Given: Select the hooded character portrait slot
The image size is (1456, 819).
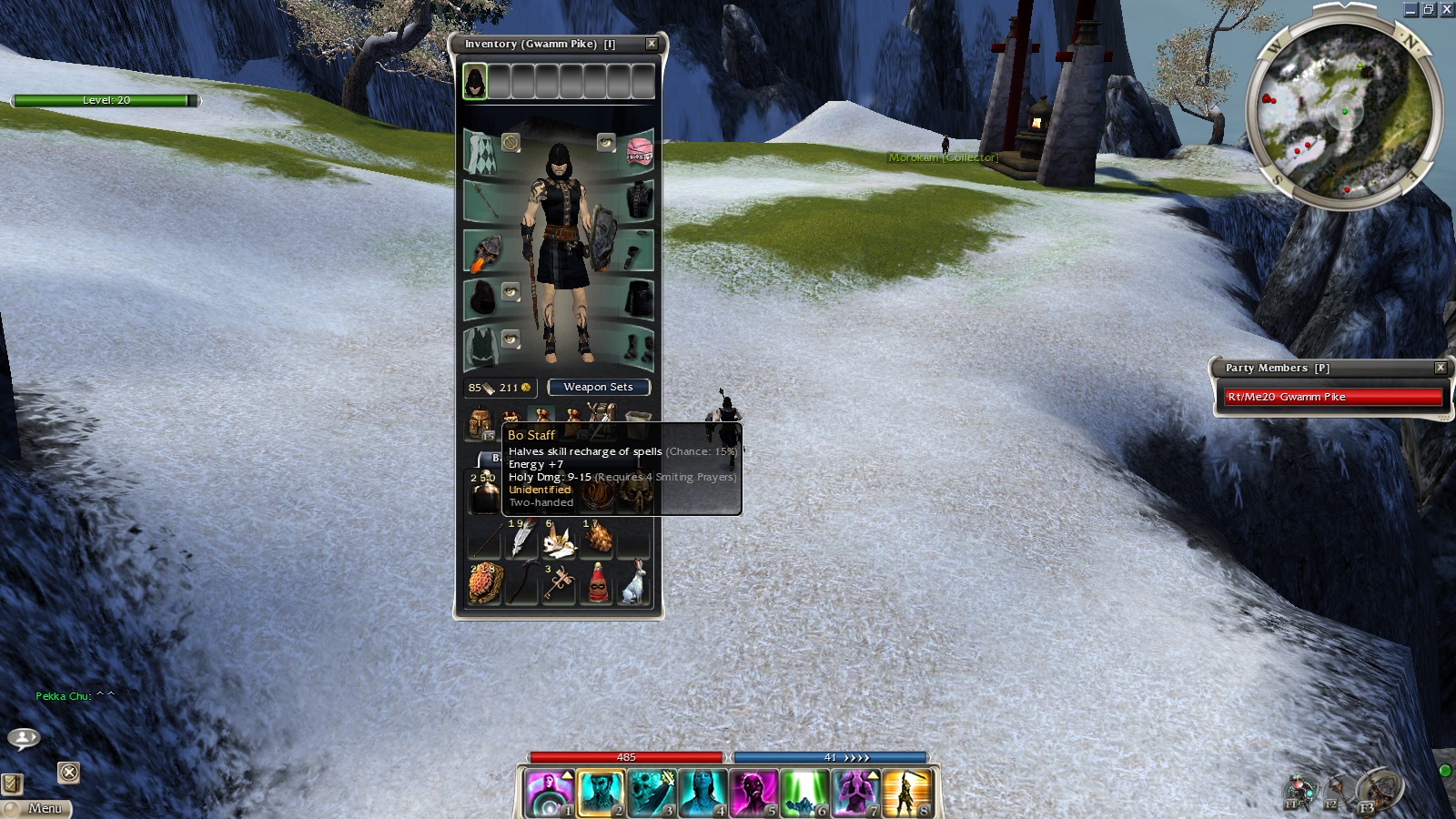Looking at the screenshot, I should [475, 82].
